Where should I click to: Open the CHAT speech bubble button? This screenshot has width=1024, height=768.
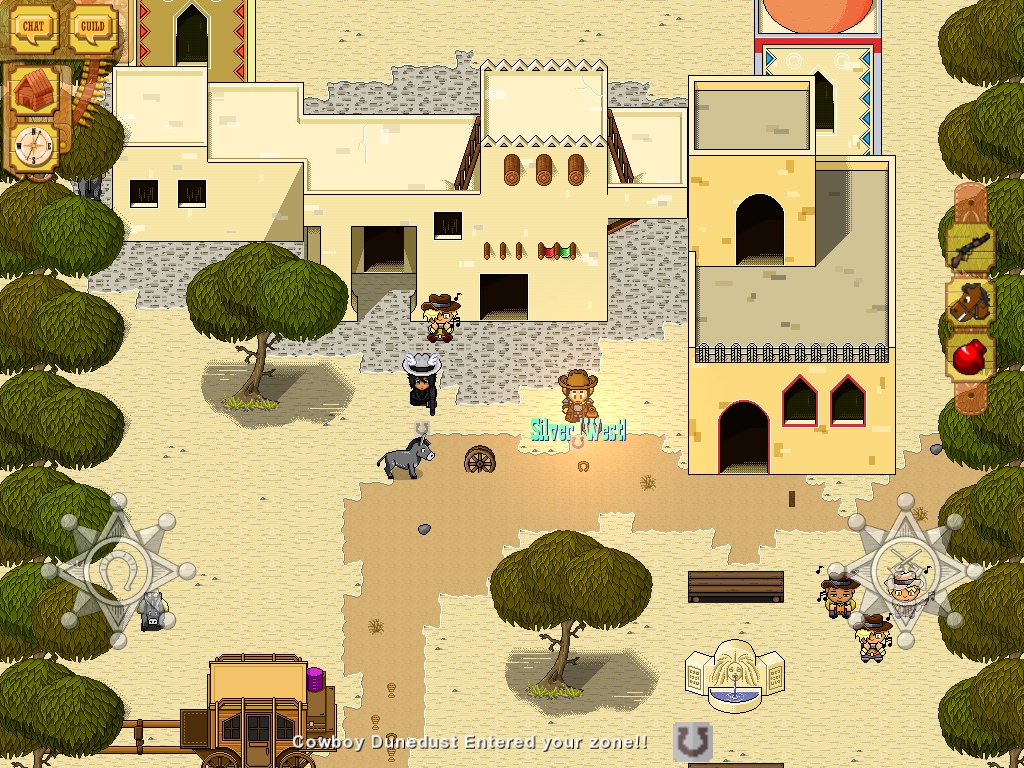[34, 27]
